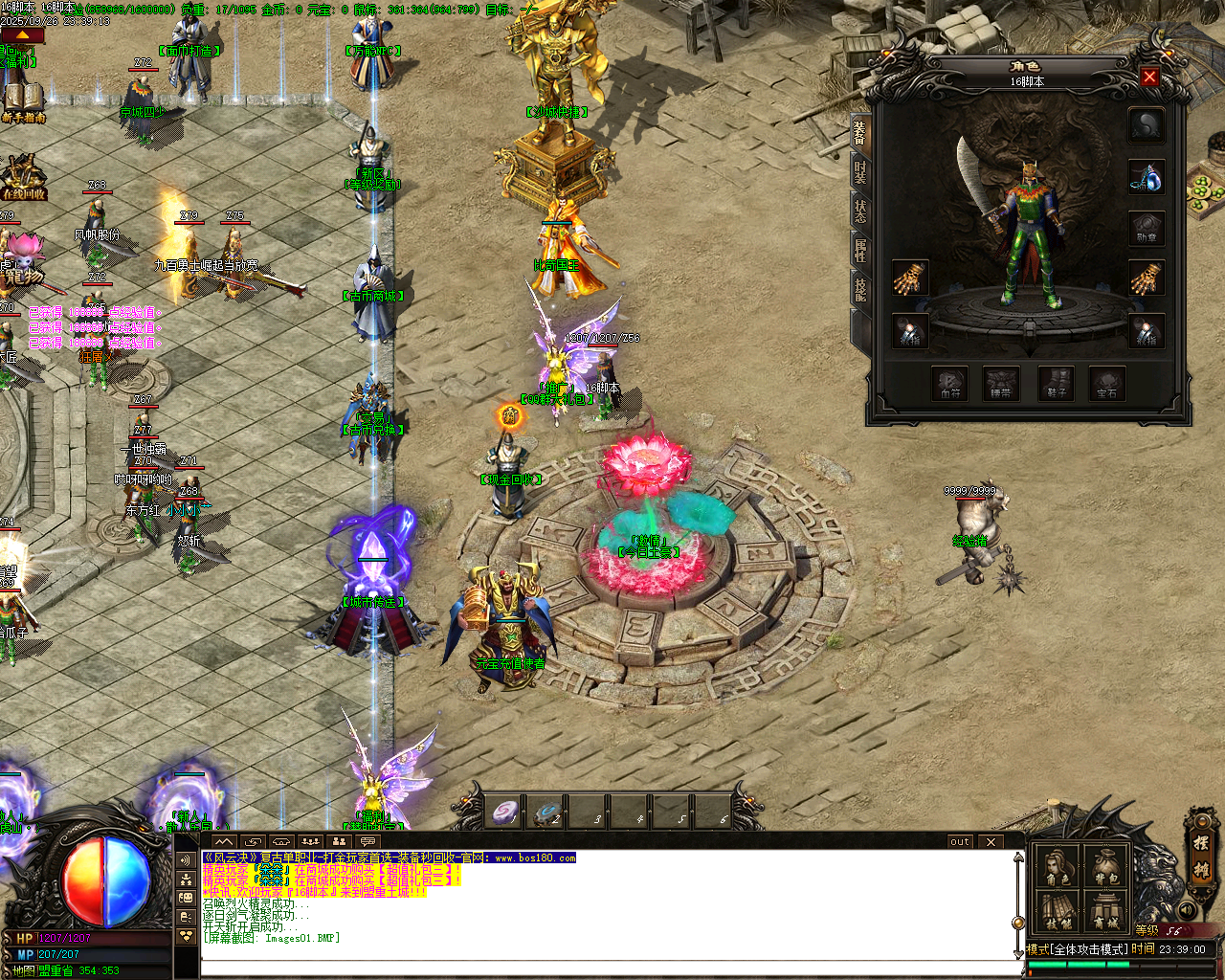Toggle the 全体攻击模式 attack mode
The height and width of the screenshot is (980, 1225).
click(x=1076, y=947)
